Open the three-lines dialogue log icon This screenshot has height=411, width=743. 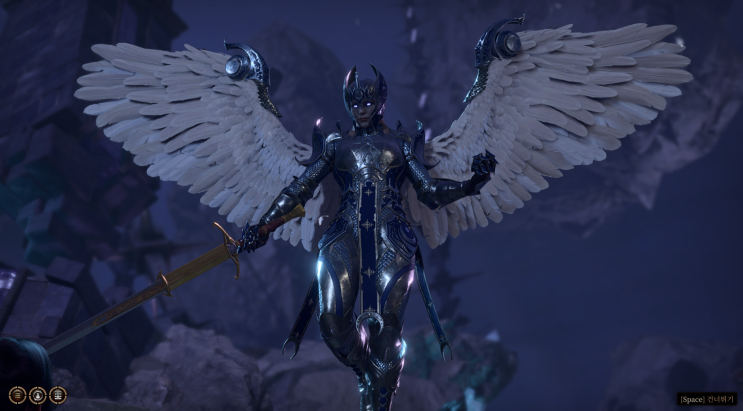point(17,395)
